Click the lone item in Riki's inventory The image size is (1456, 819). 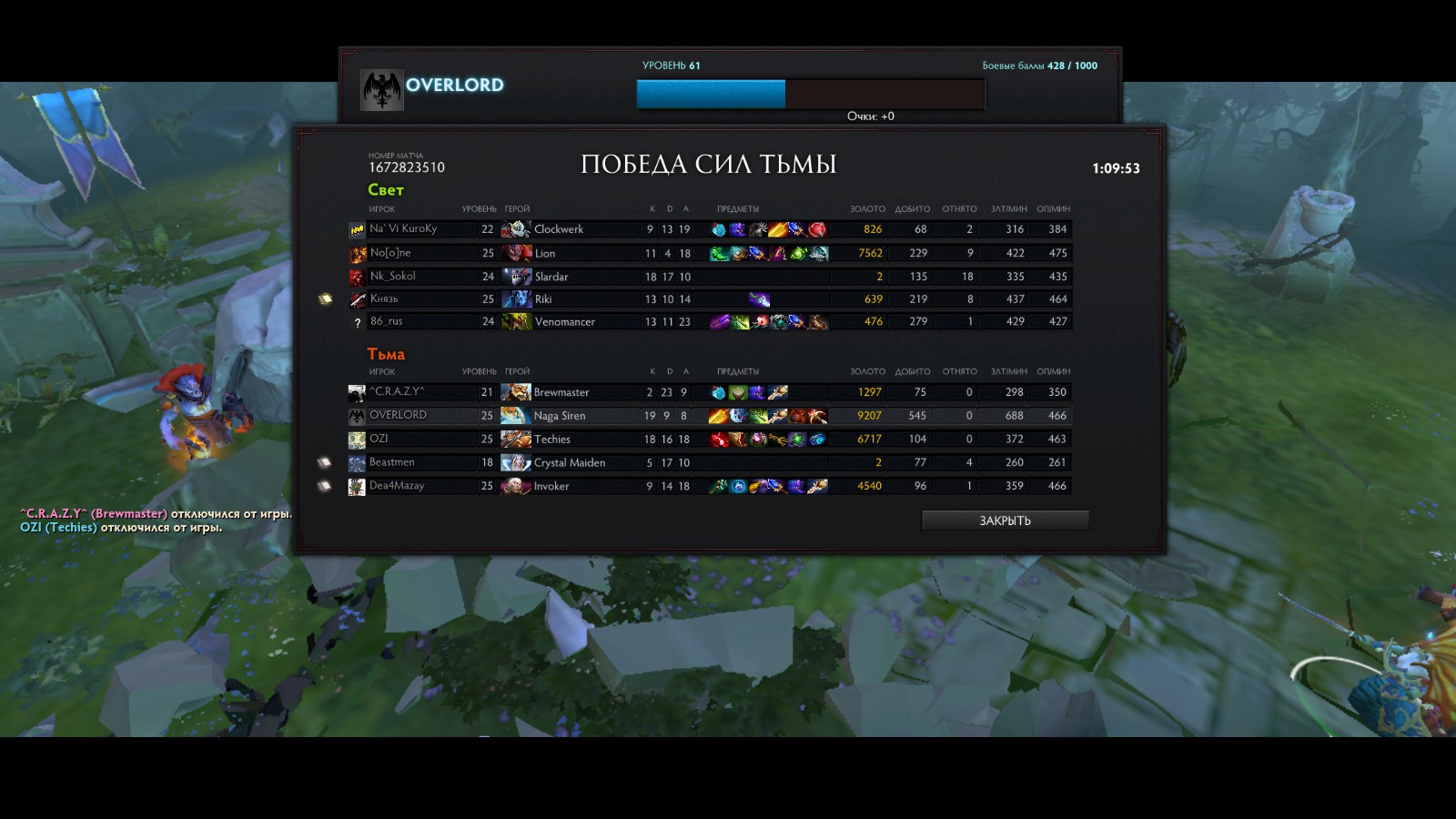(759, 299)
